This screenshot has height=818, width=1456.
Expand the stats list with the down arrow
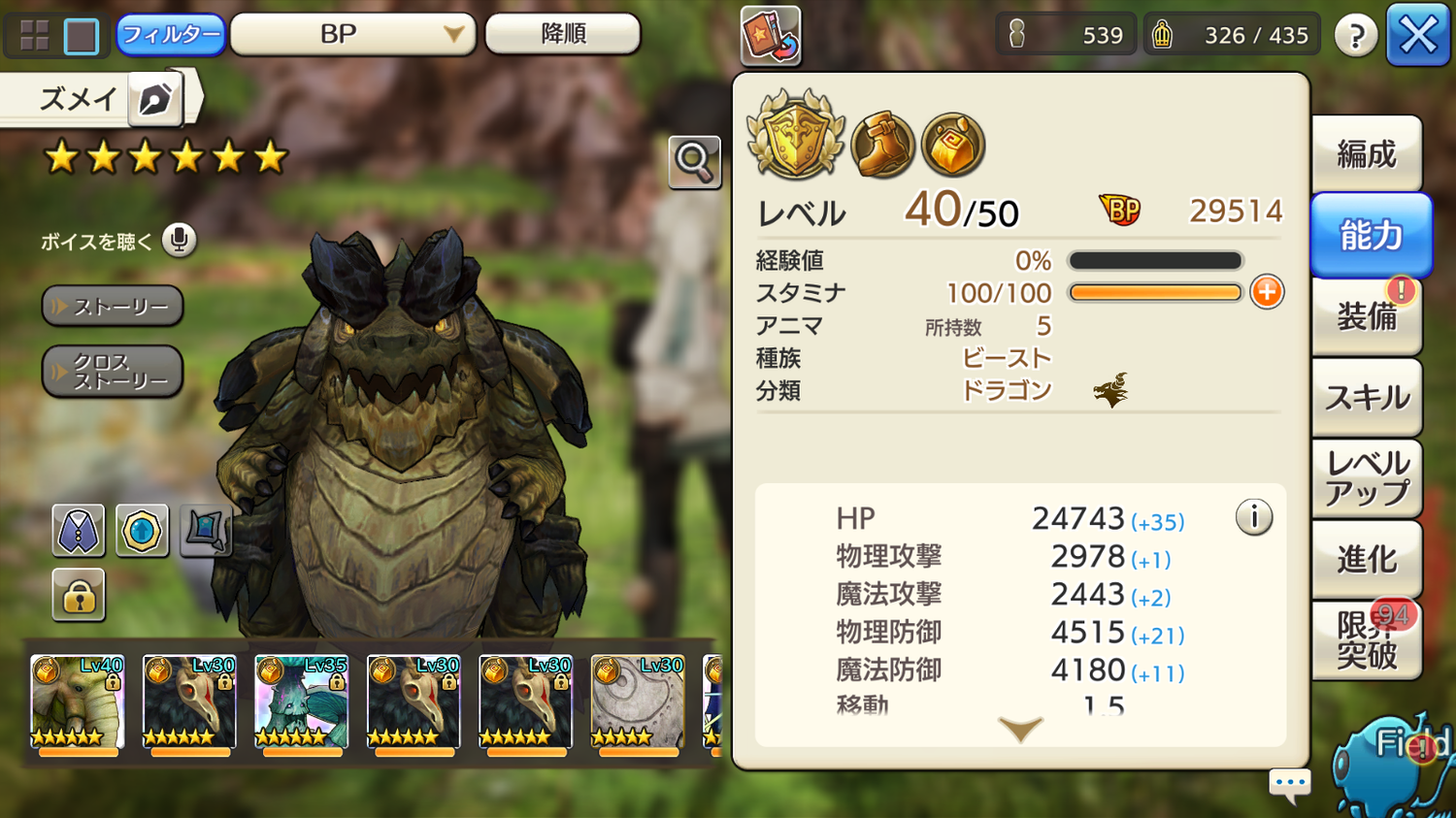click(x=1020, y=729)
